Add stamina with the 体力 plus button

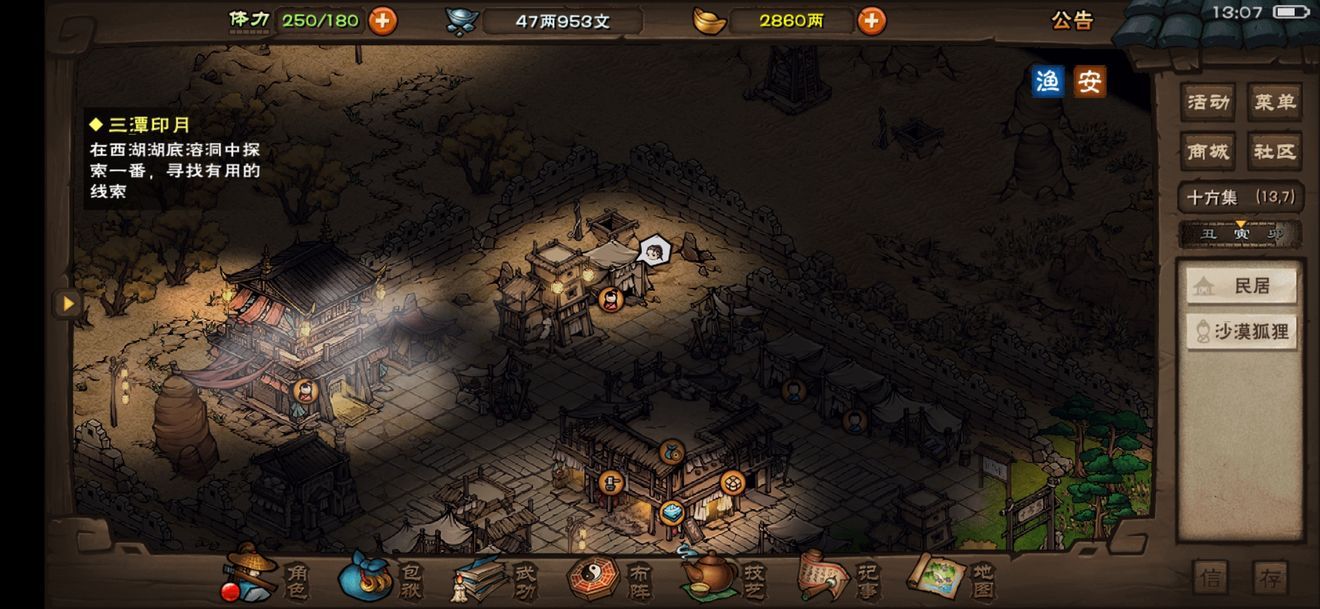tap(382, 20)
